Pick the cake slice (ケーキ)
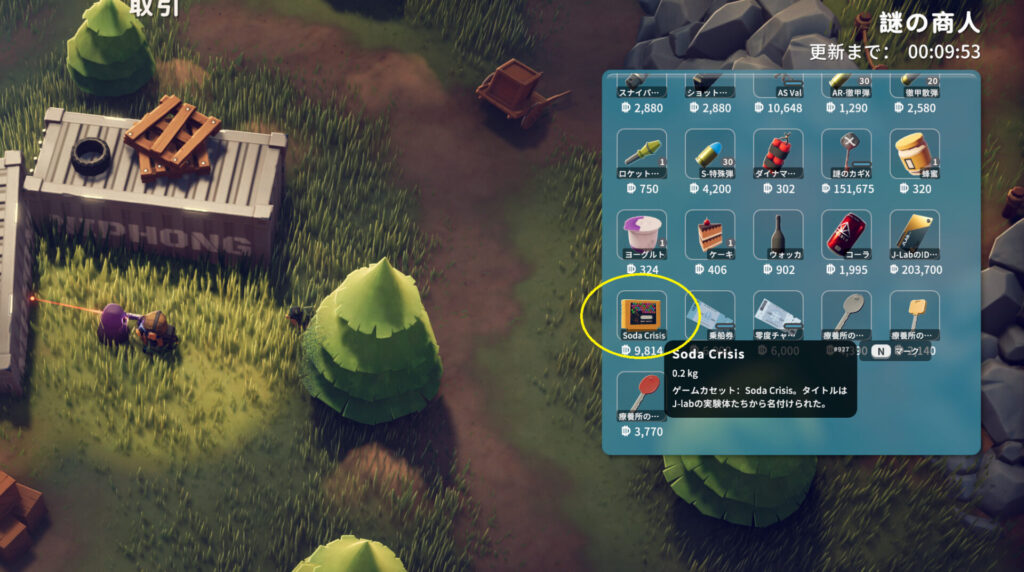Viewport: 1024px width, 572px height. coord(710,234)
